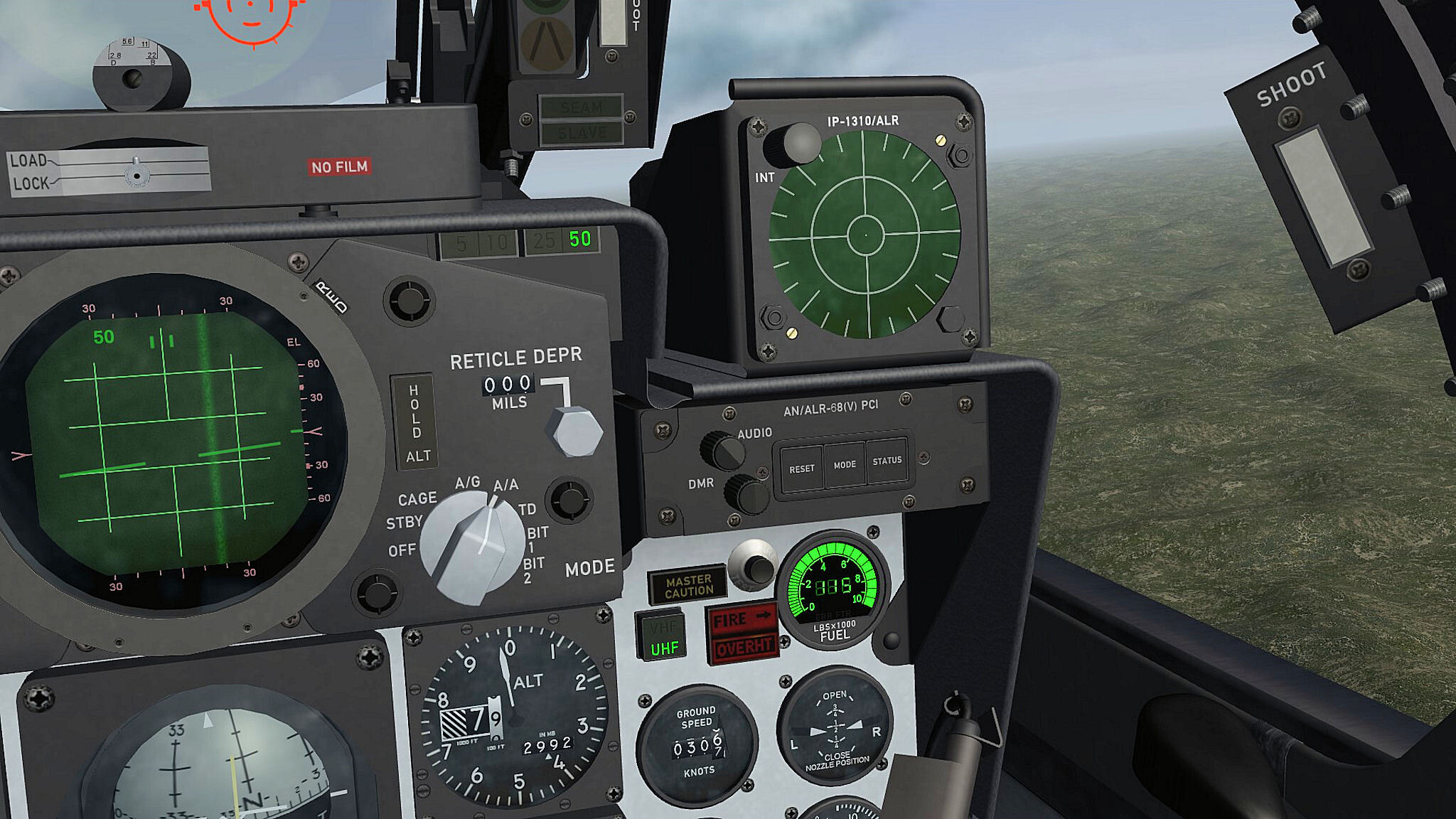Click the RETICLE DEPR hex knob

(574, 432)
